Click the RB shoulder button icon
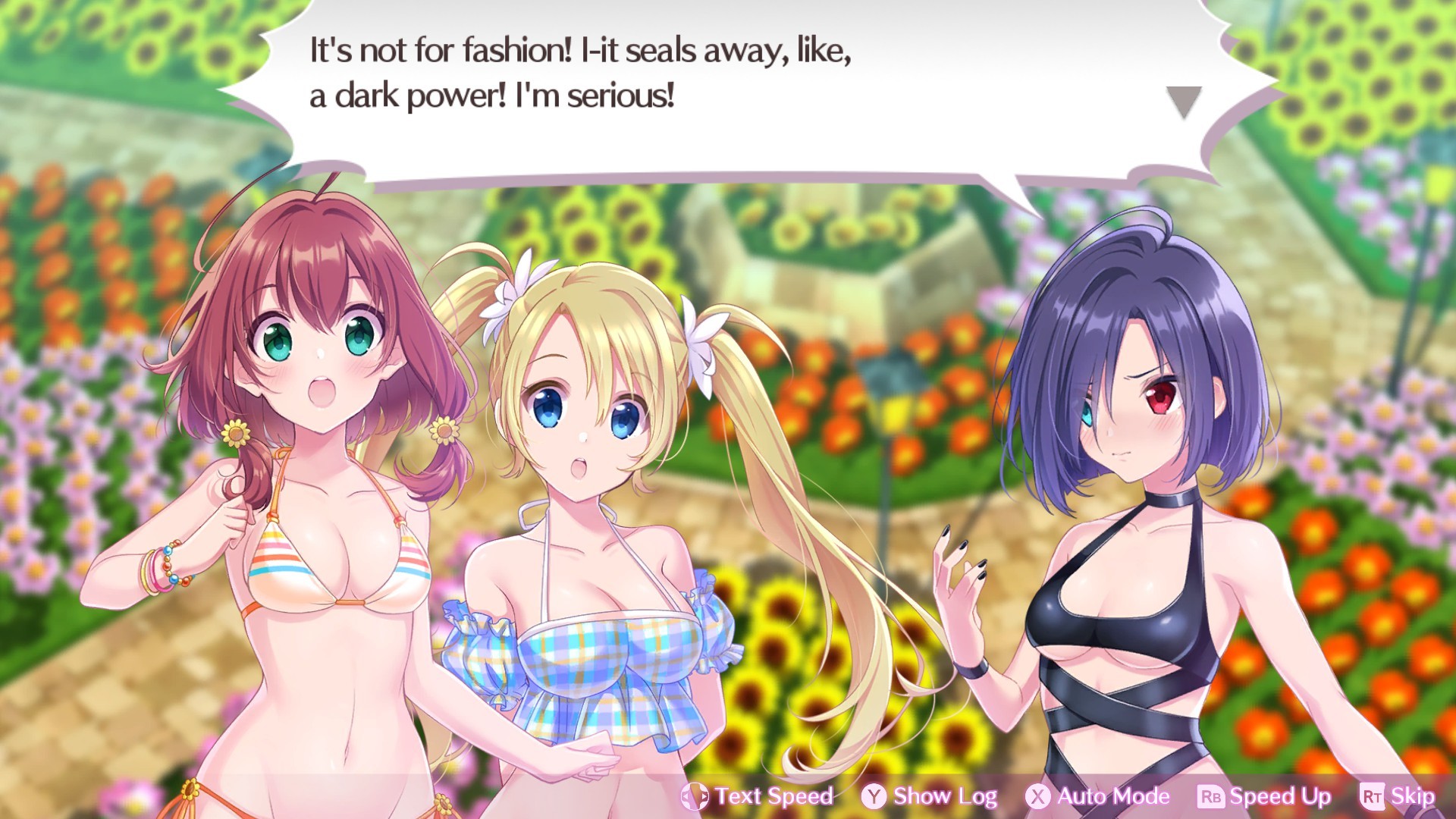 1210,796
